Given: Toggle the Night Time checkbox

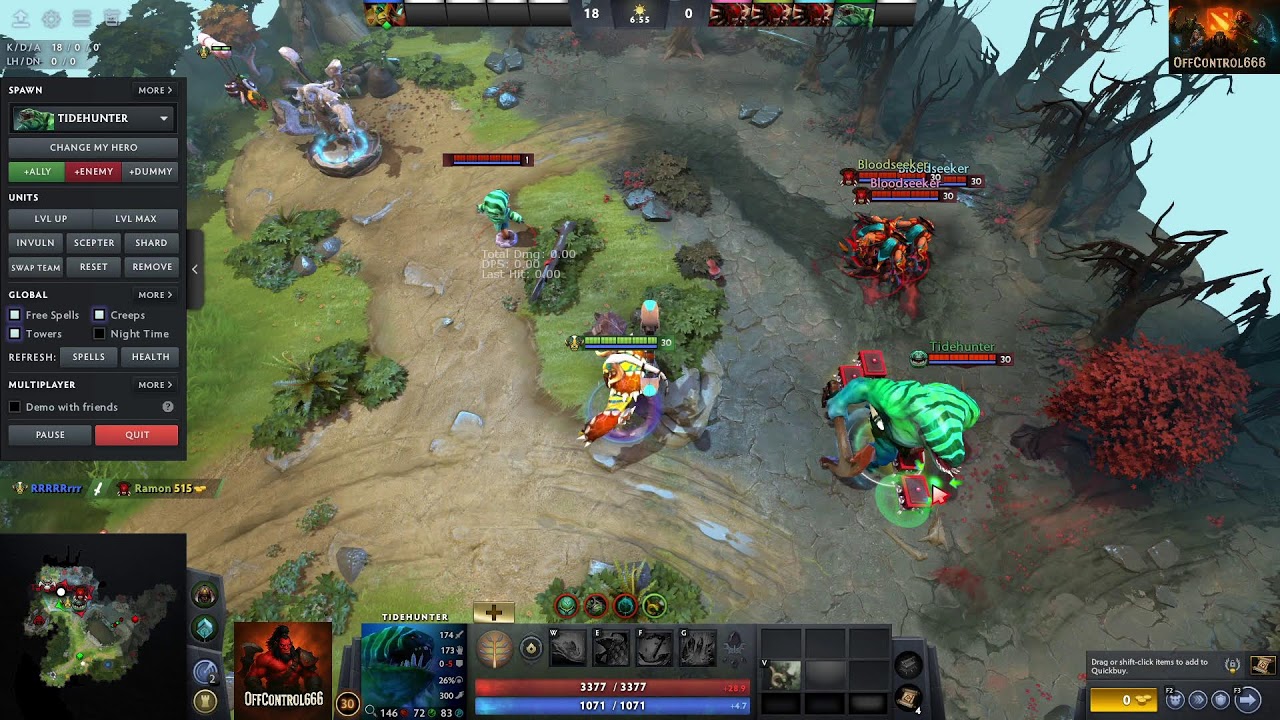Looking at the screenshot, I should coord(99,334).
